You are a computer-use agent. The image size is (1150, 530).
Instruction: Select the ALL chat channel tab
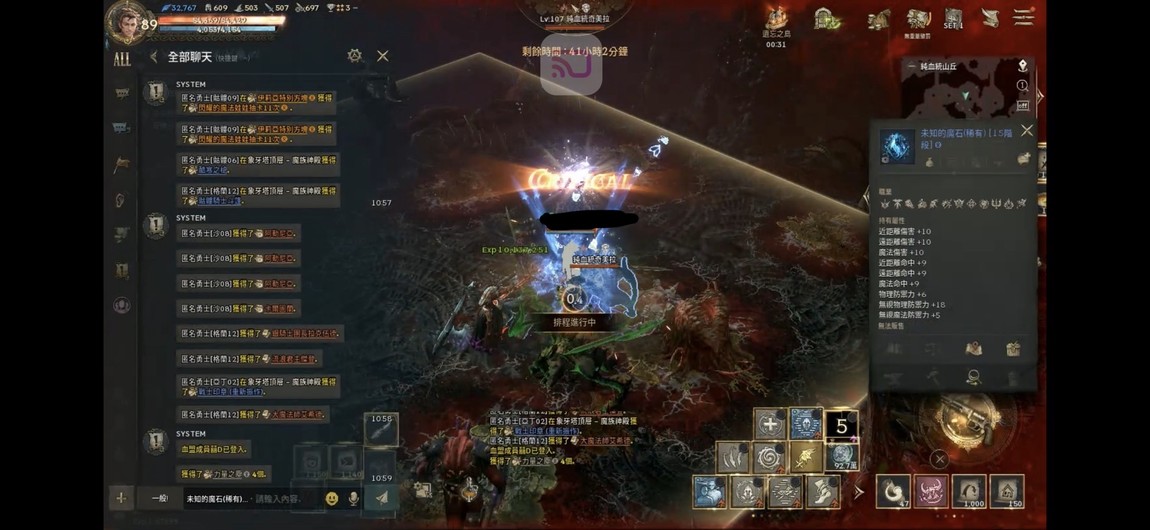coord(122,59)
